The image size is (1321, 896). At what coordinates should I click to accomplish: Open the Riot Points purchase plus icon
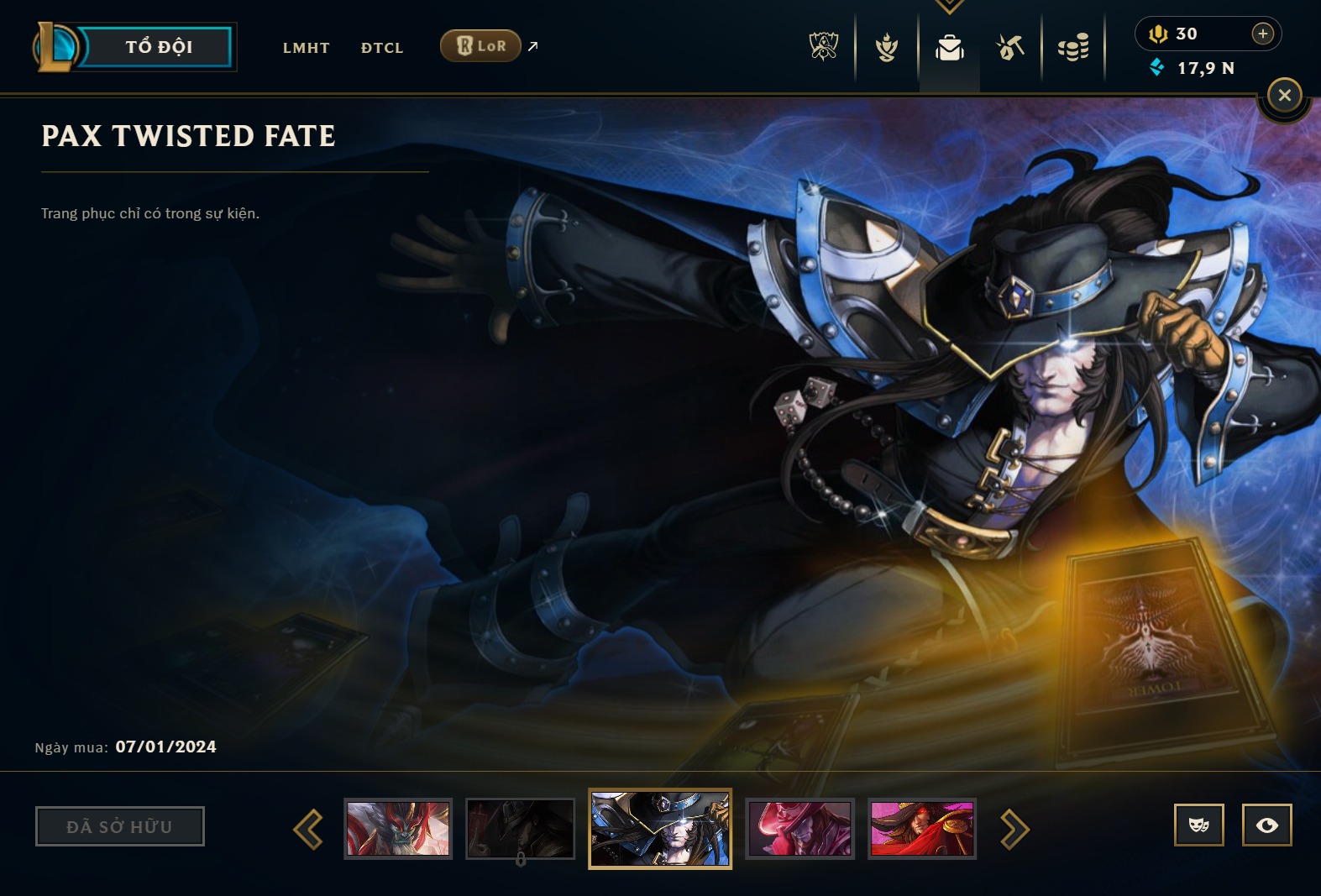coord(1262,34)
